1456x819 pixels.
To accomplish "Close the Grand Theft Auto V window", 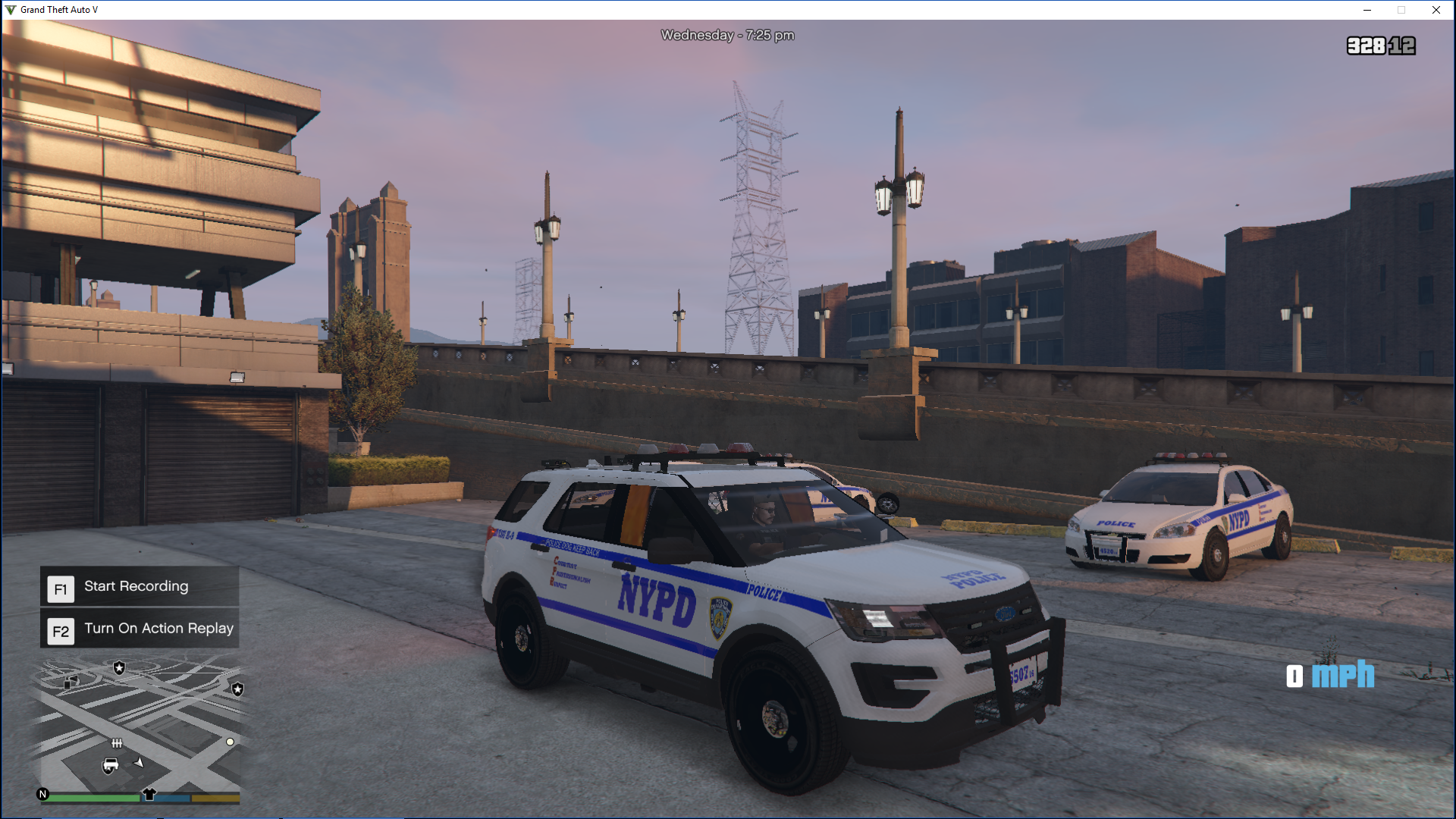I will (x=1436, y=10).
